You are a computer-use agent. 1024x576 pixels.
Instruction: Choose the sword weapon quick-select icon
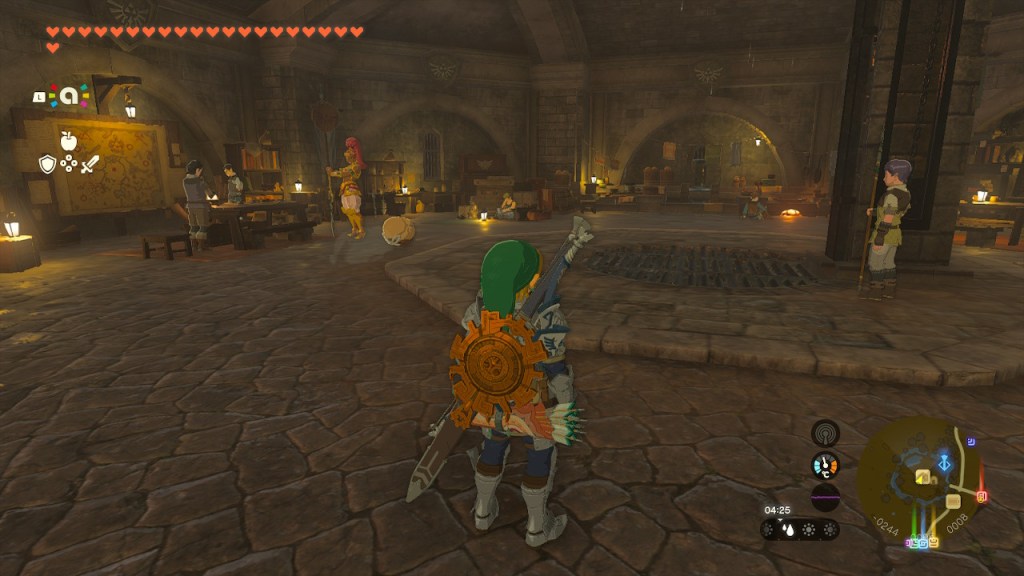pos(90,164)
